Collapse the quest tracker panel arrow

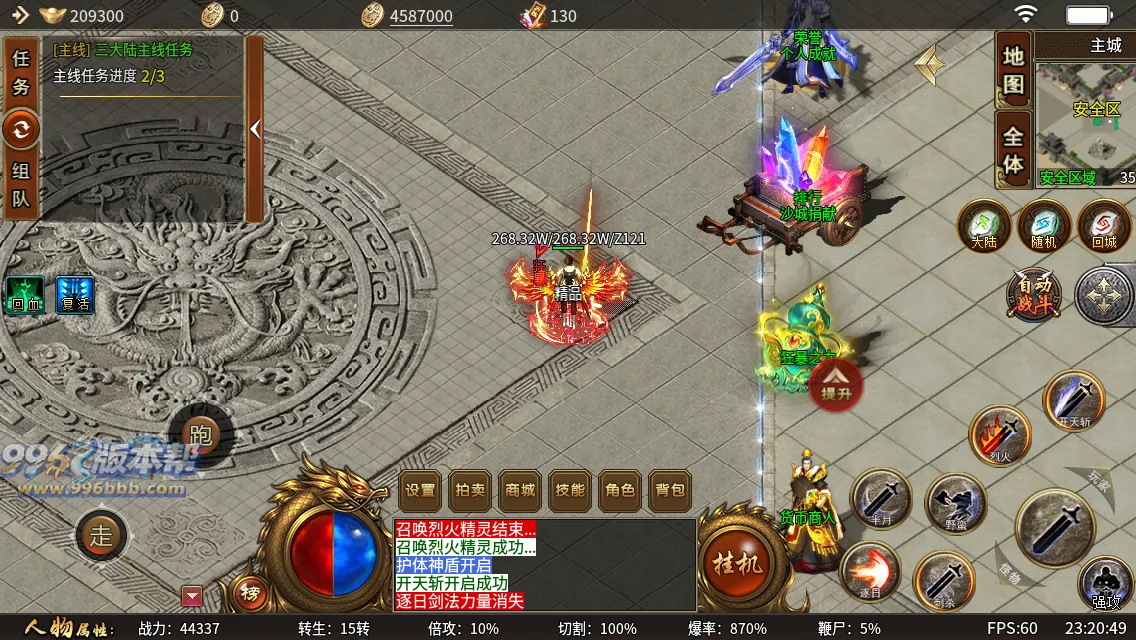(255, 129)
